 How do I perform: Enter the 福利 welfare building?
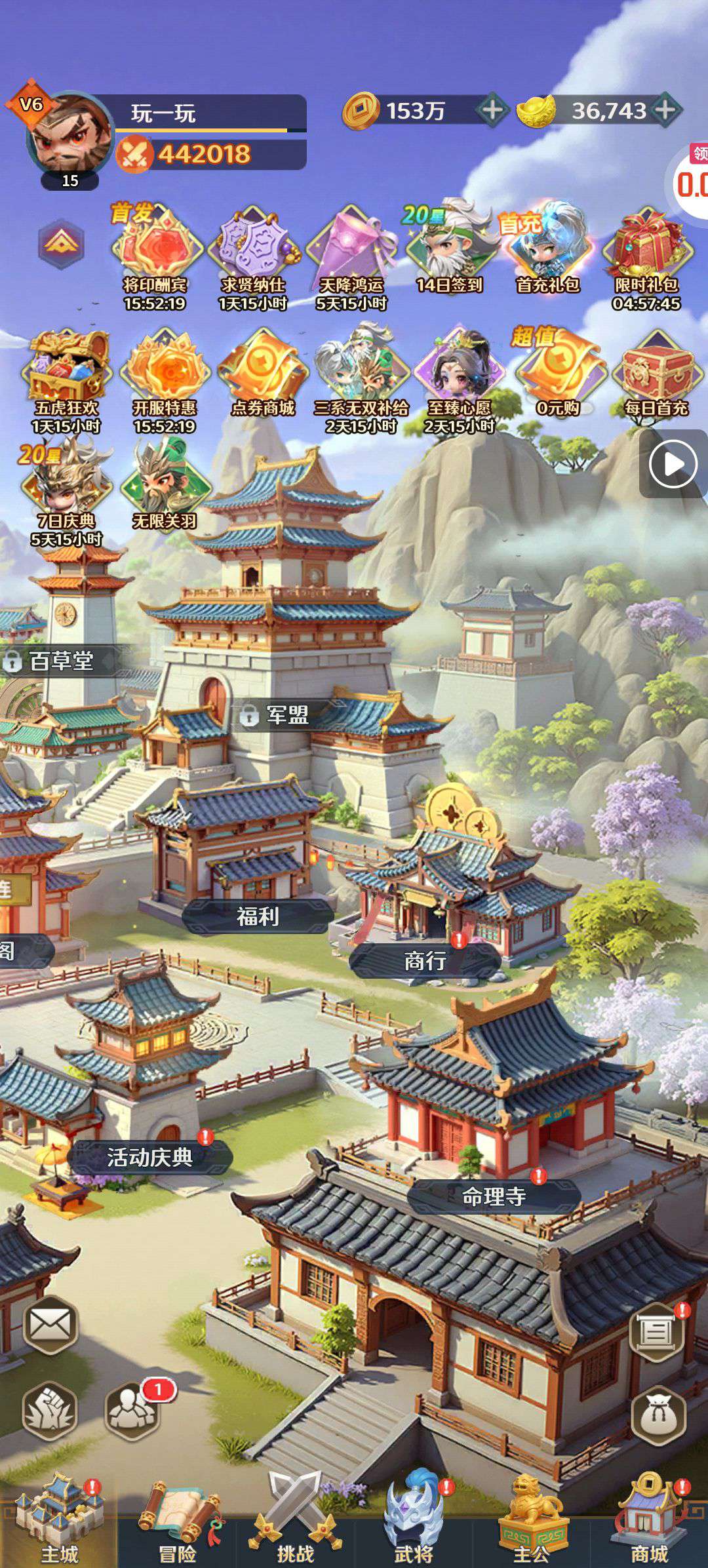click(258, 916)
